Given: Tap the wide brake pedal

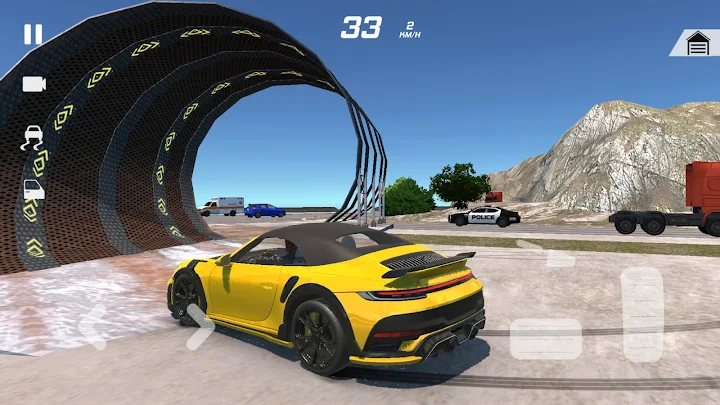Looking at the screenshot, I should [x=546, y=339].
